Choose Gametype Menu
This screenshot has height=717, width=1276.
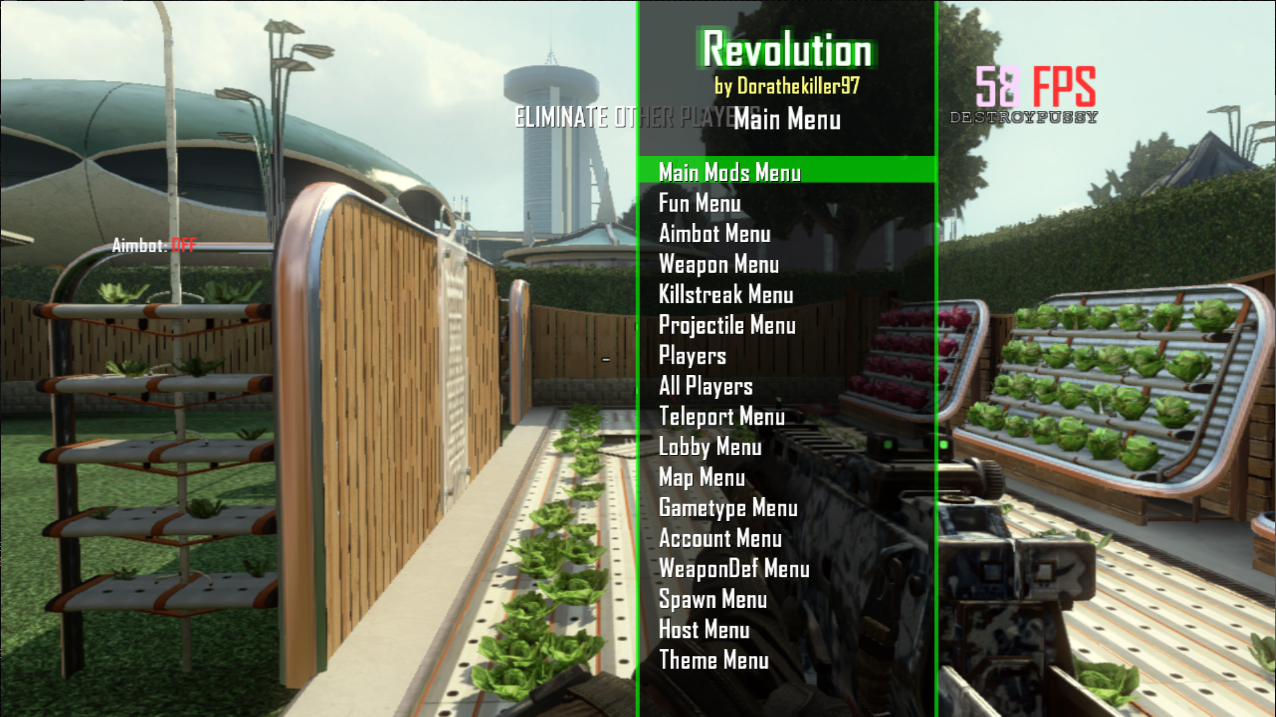(728, 508)
